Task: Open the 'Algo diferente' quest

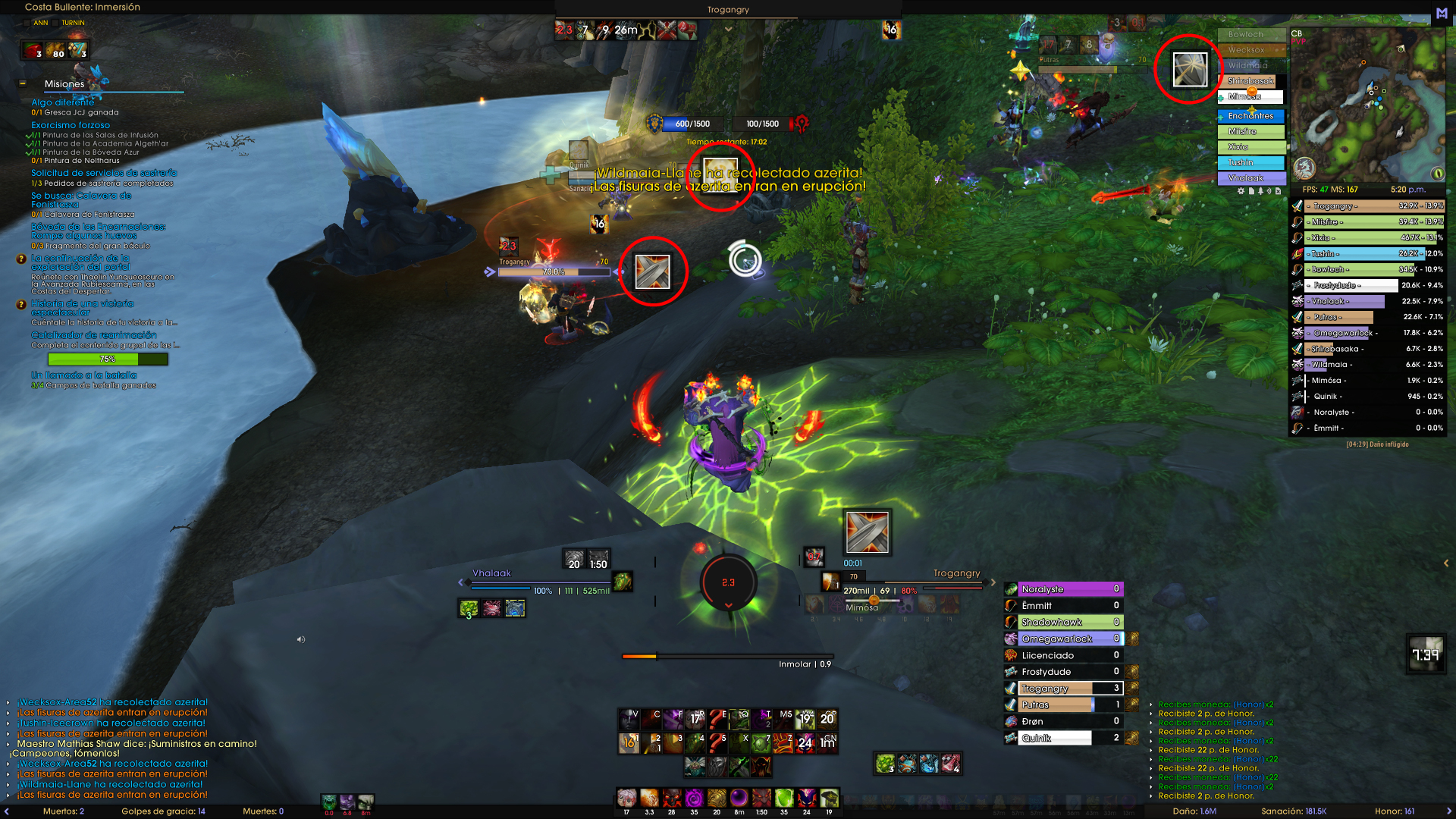Action: coord(63,102)
